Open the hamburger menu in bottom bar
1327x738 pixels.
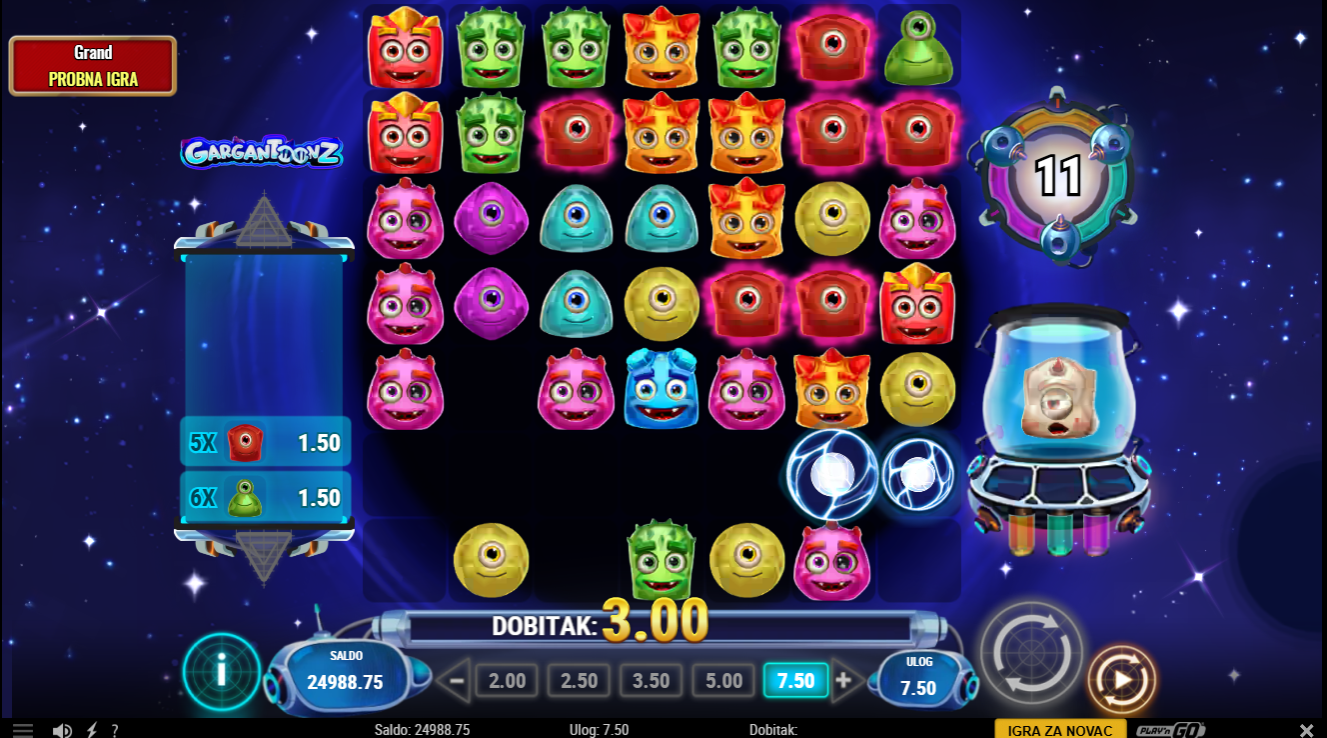23,730
